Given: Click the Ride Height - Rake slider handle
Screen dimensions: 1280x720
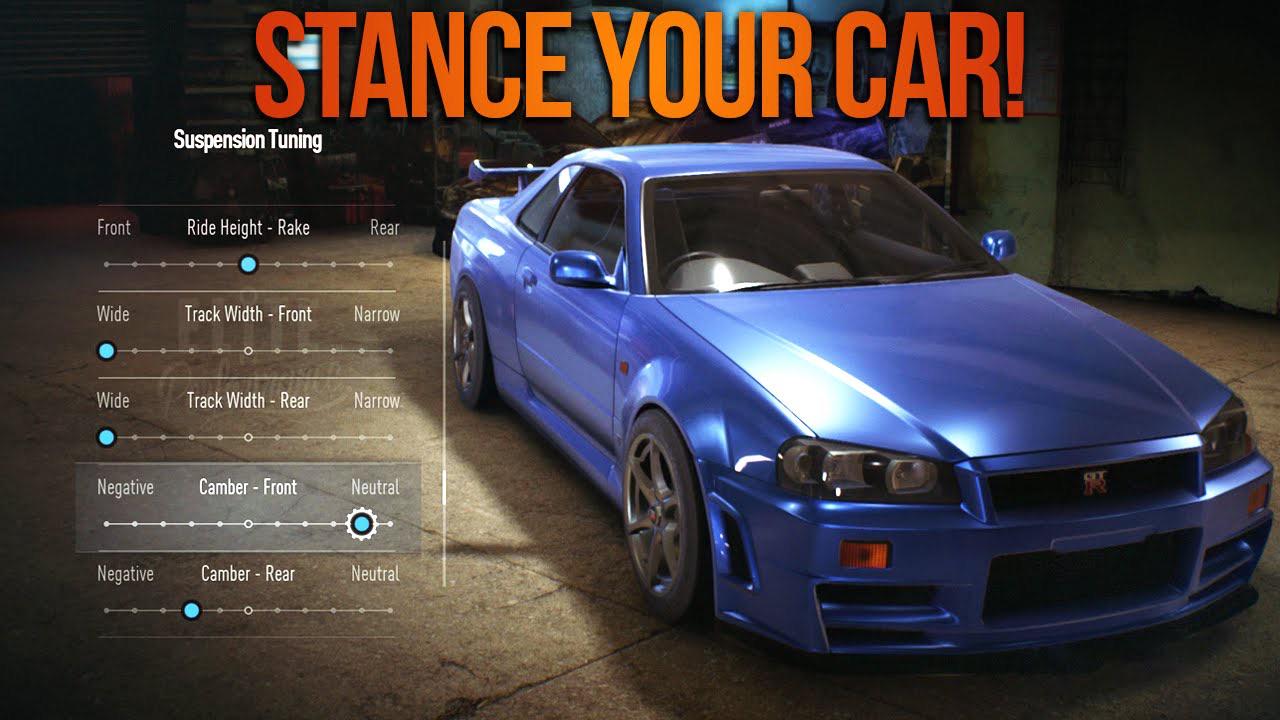Looking at the screenshot, I should pyautogui.click(x=247, y=264).
